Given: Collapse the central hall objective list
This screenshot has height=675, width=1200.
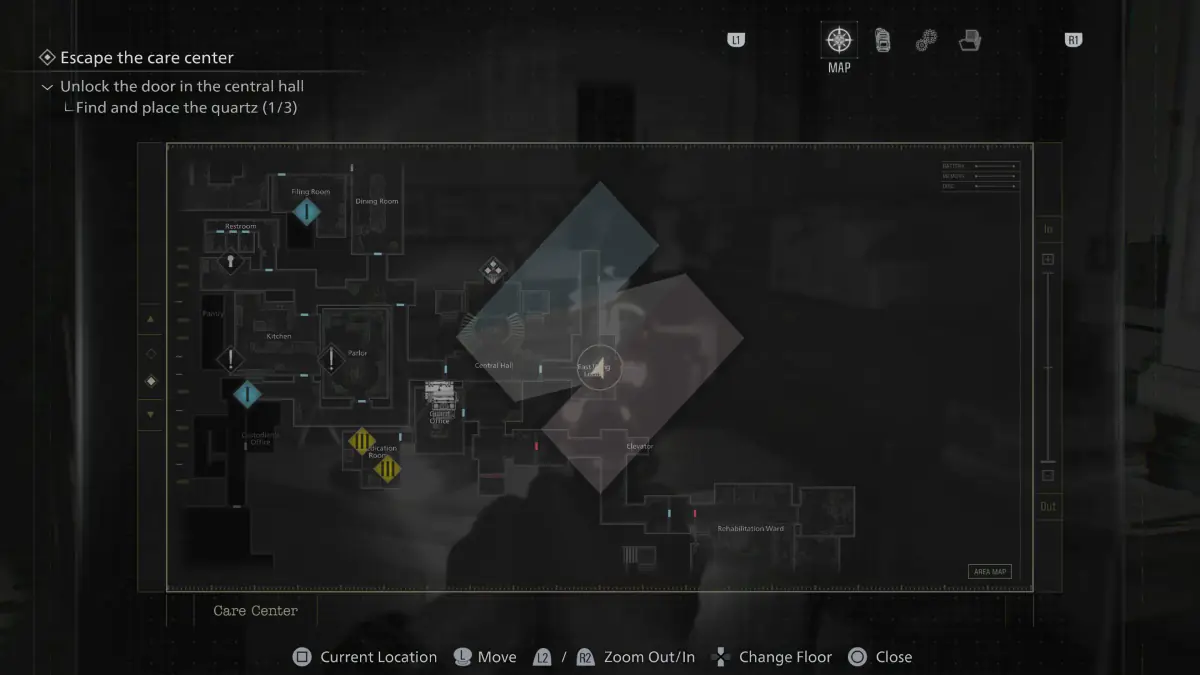Looking at the screenshot, I should (47, 87).
